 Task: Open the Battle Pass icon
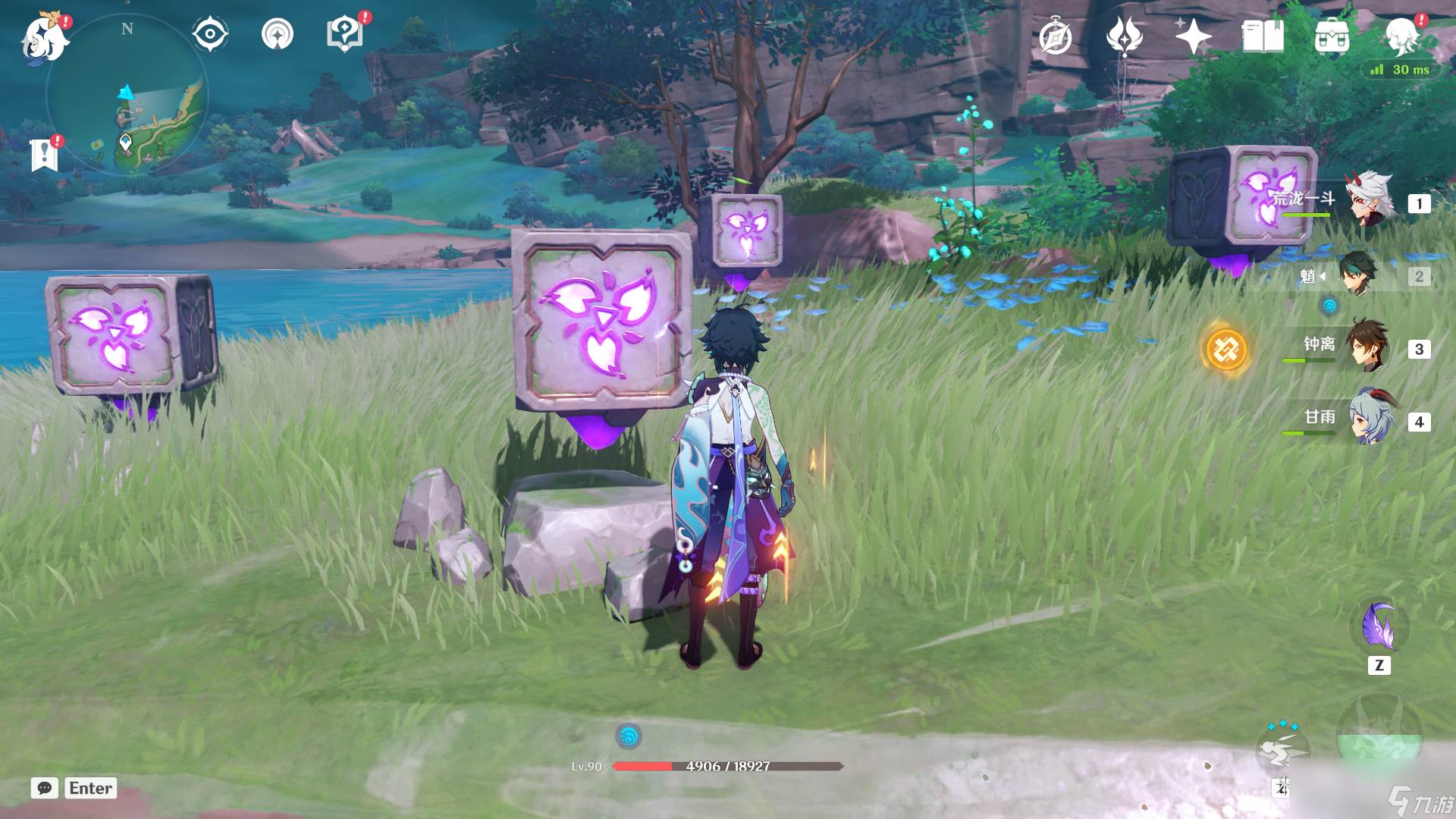click(x=1124, y=36)
